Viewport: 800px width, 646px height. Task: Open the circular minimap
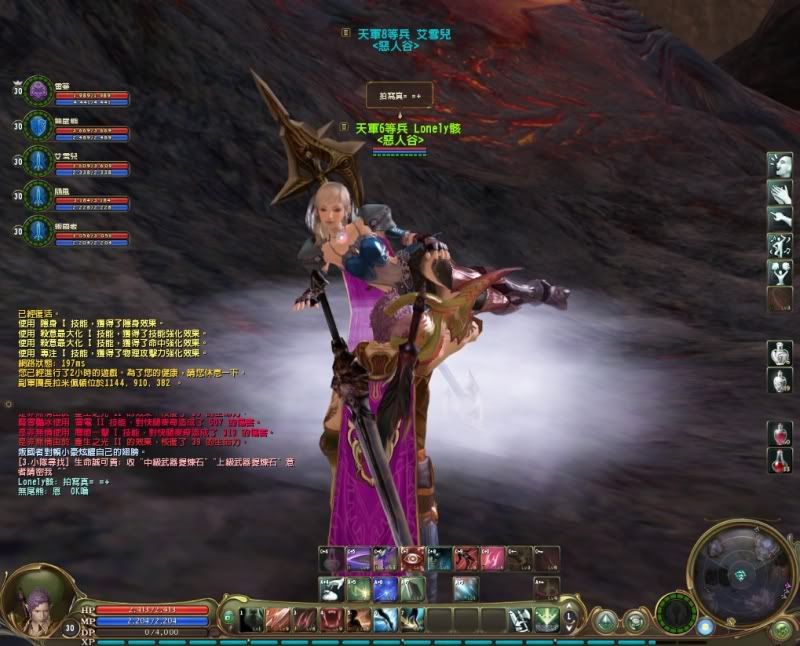(741, 572)
